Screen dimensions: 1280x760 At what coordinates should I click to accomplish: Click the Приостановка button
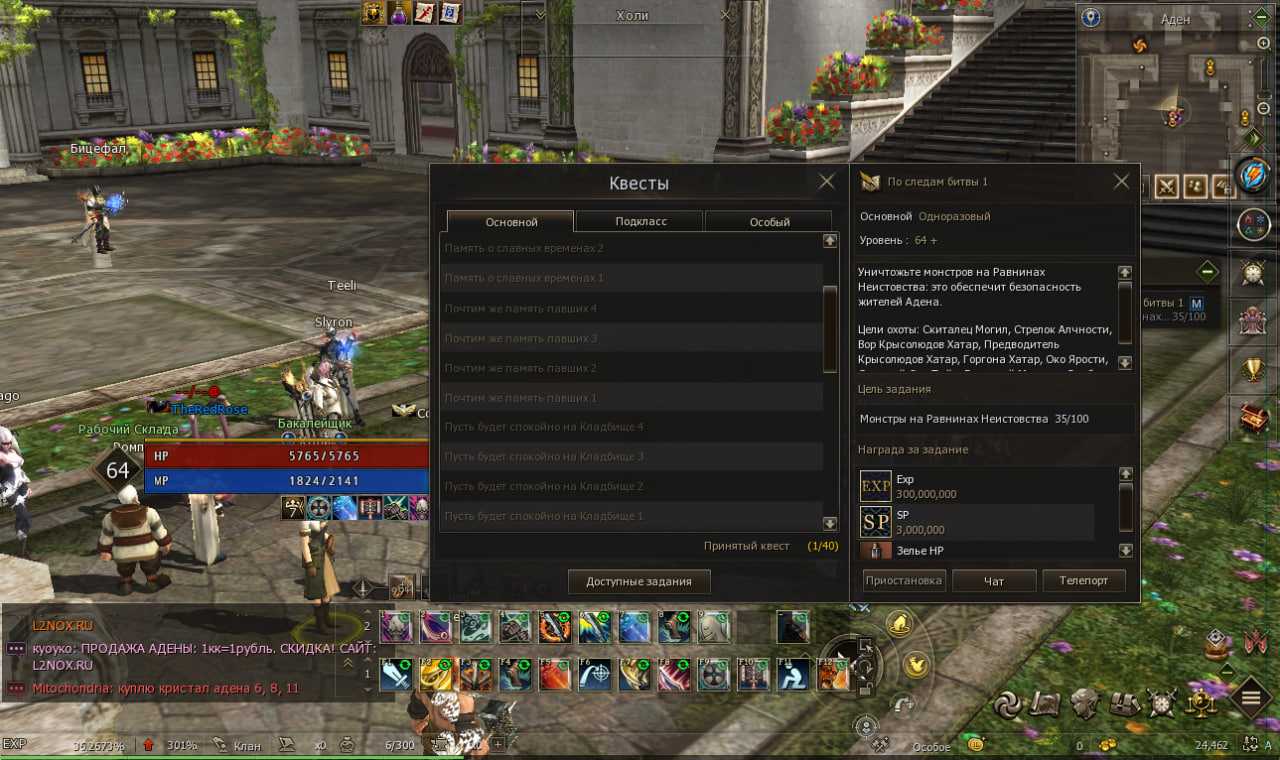point(903,580)
